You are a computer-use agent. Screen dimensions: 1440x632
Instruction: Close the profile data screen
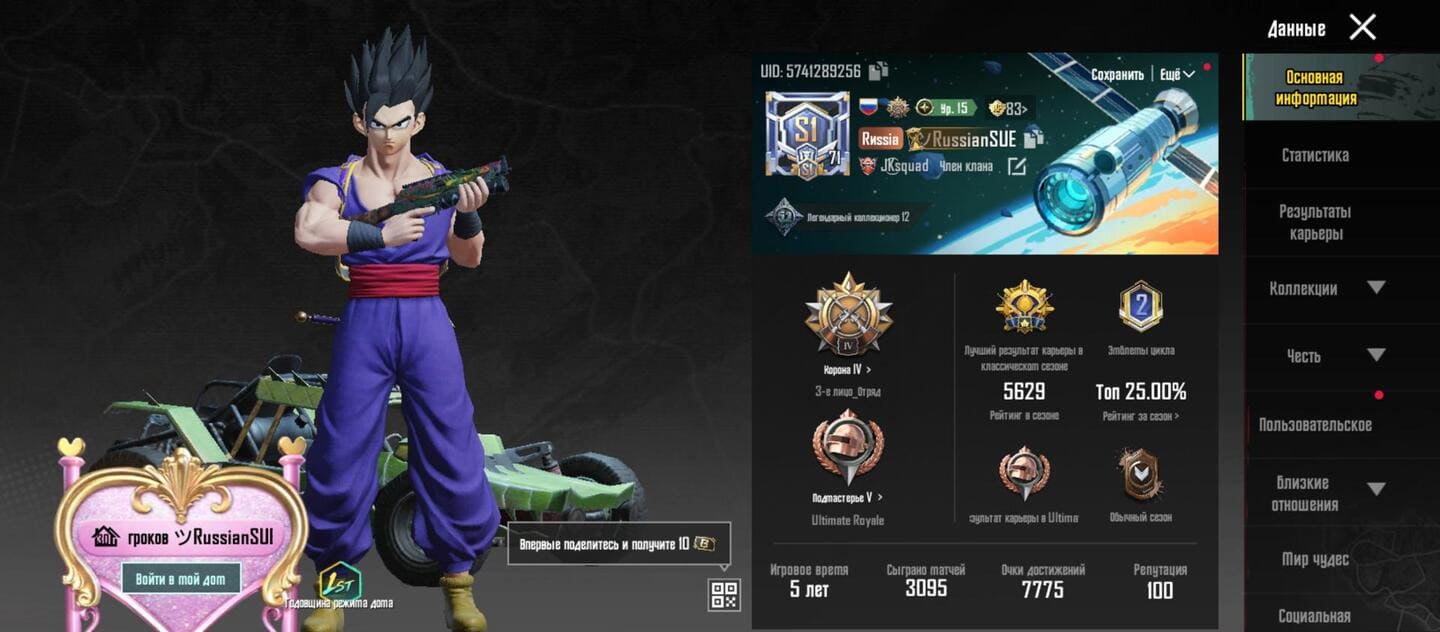coord(1362,27)
